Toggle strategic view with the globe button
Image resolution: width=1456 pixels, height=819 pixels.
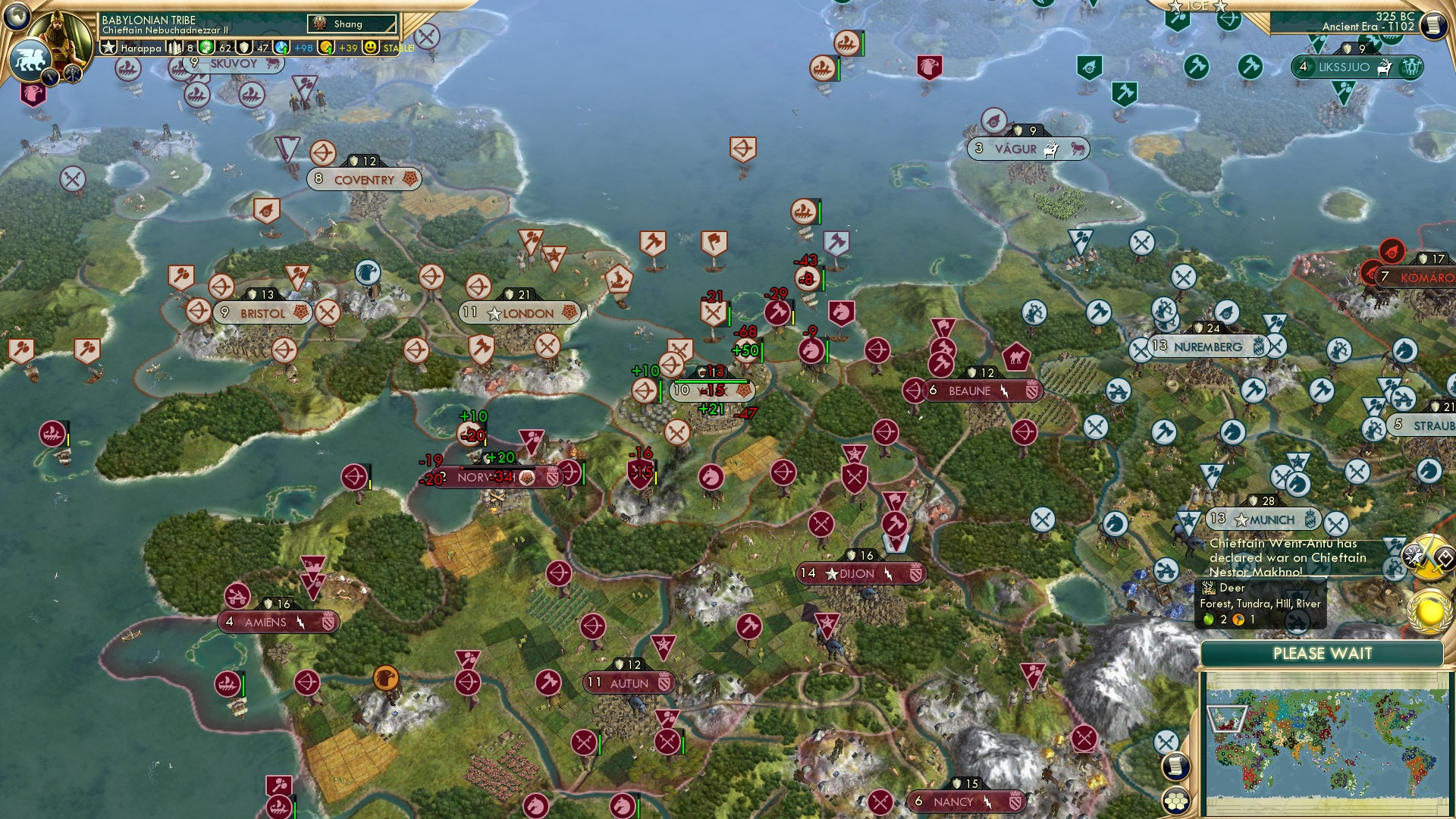click(17, 14)
